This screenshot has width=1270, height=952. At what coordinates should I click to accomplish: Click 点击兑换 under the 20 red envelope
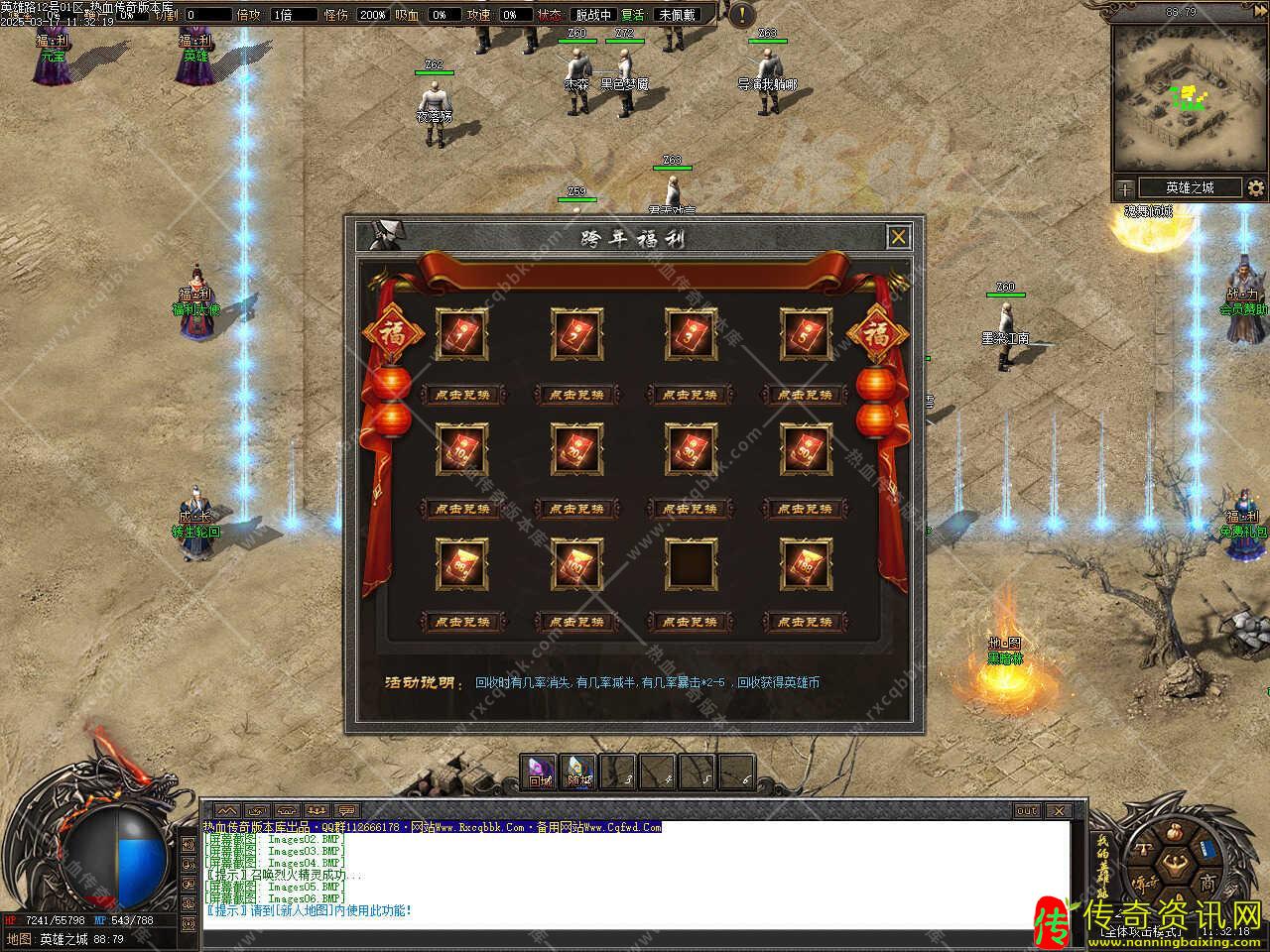576,509
